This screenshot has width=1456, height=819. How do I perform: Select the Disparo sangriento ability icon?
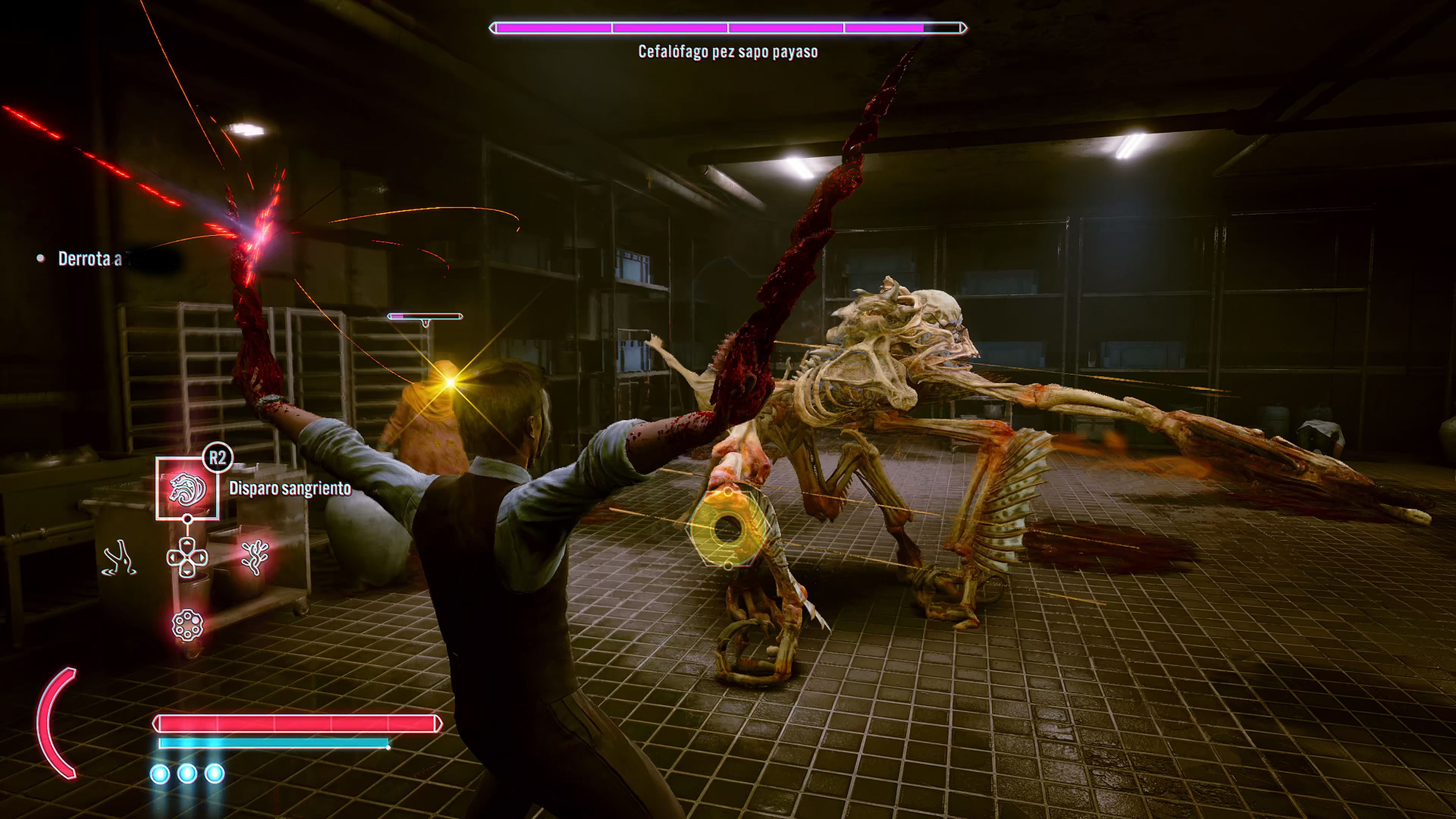coord(187,488)
